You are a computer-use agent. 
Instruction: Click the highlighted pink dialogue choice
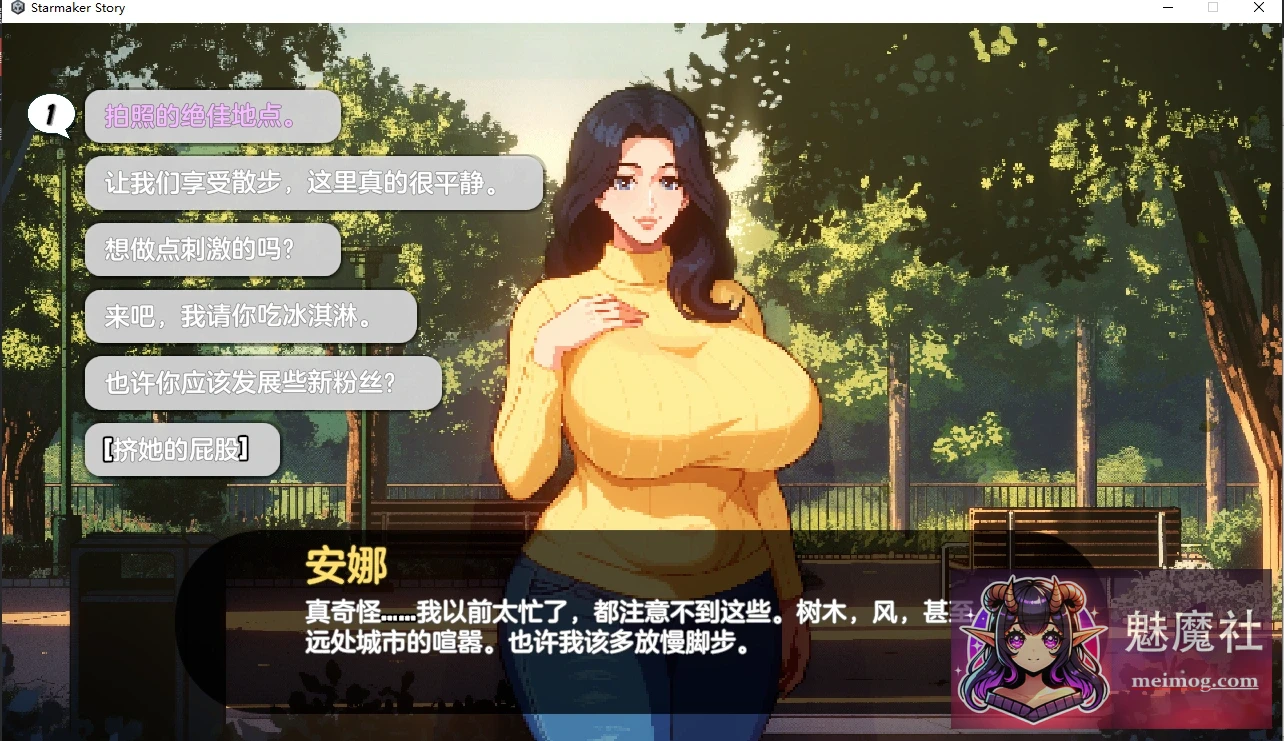coord(212,117)
